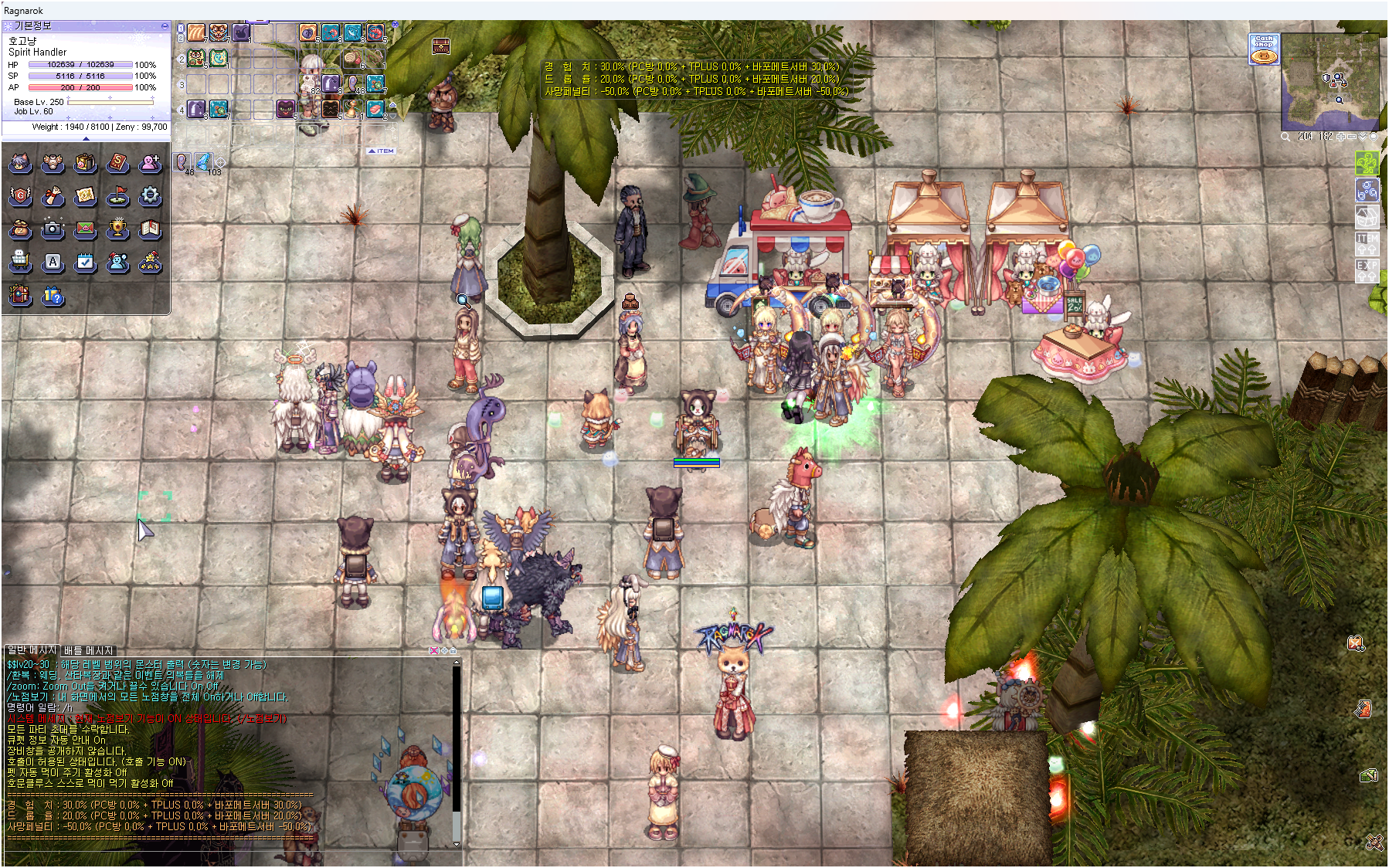Open the settings gear menu icon

pyautogui.click(x=150, y=196)
